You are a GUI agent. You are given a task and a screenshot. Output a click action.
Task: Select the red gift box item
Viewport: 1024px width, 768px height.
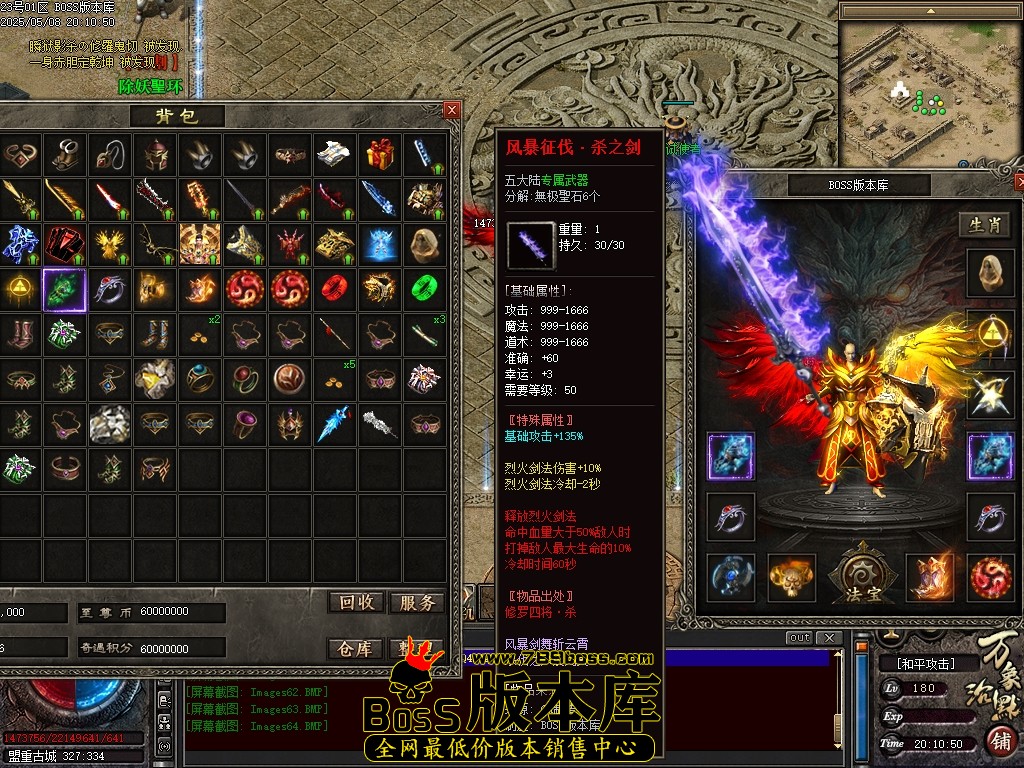click(380, 154)
